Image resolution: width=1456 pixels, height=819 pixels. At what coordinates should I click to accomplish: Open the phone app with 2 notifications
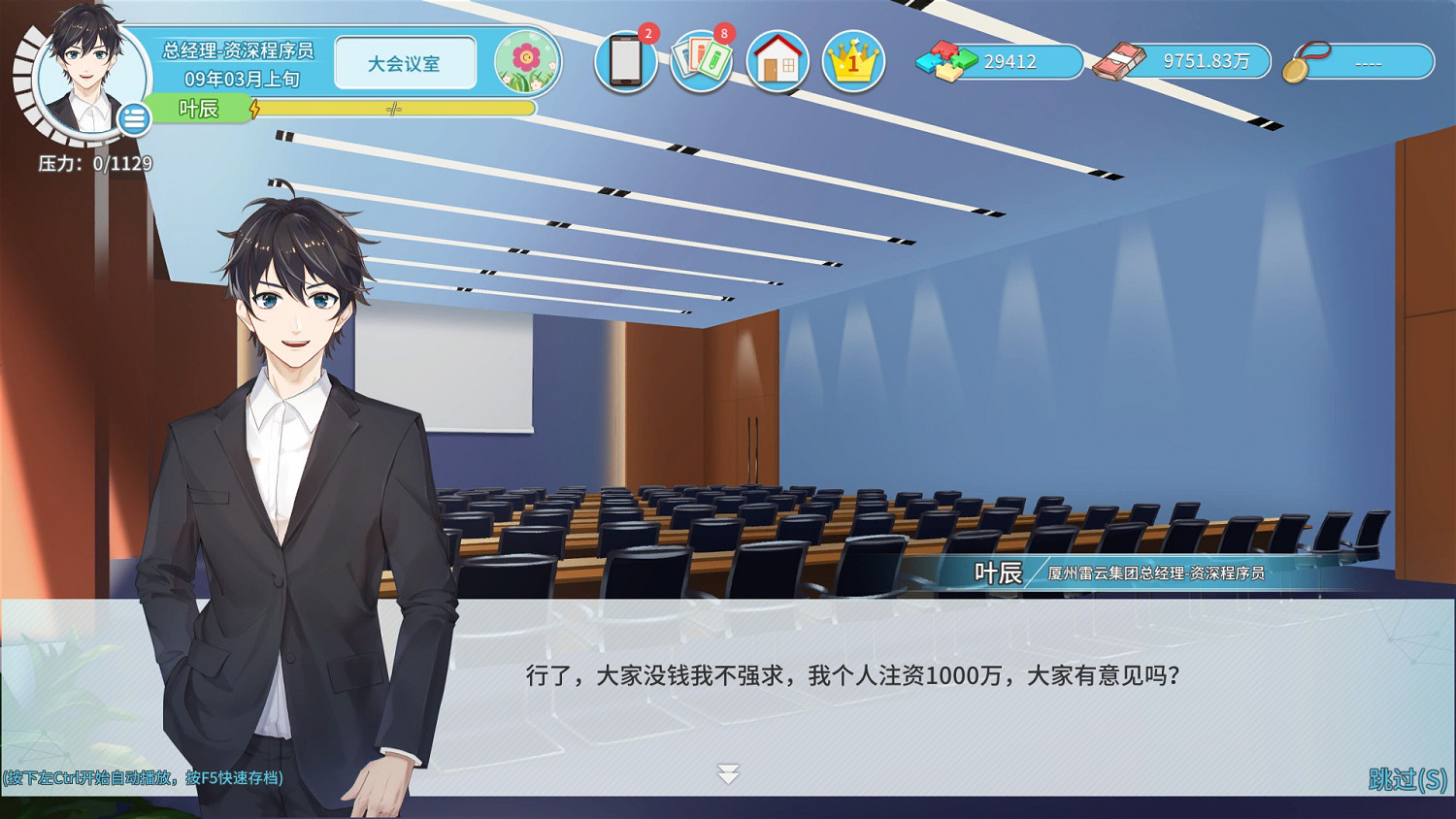624,61
